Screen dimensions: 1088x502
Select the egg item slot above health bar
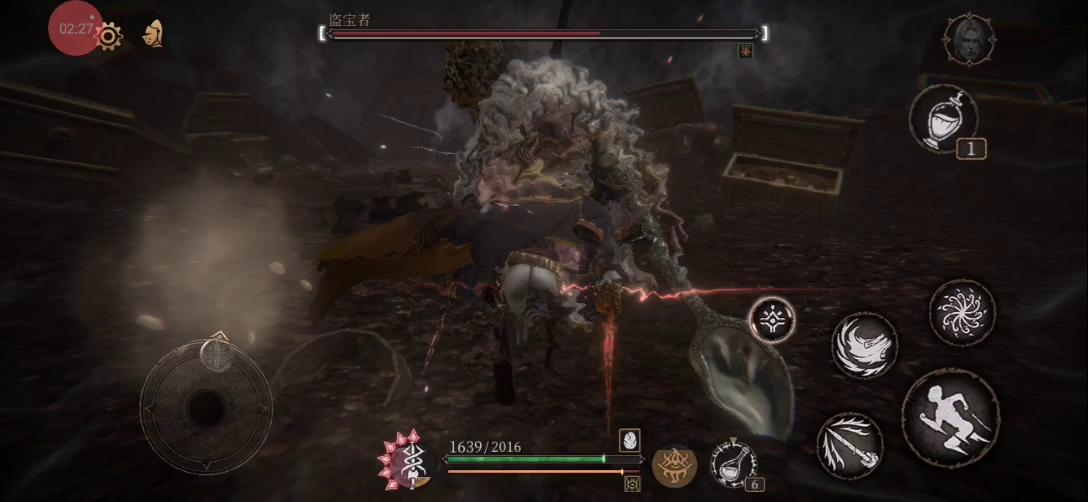(x=629, y=439)
